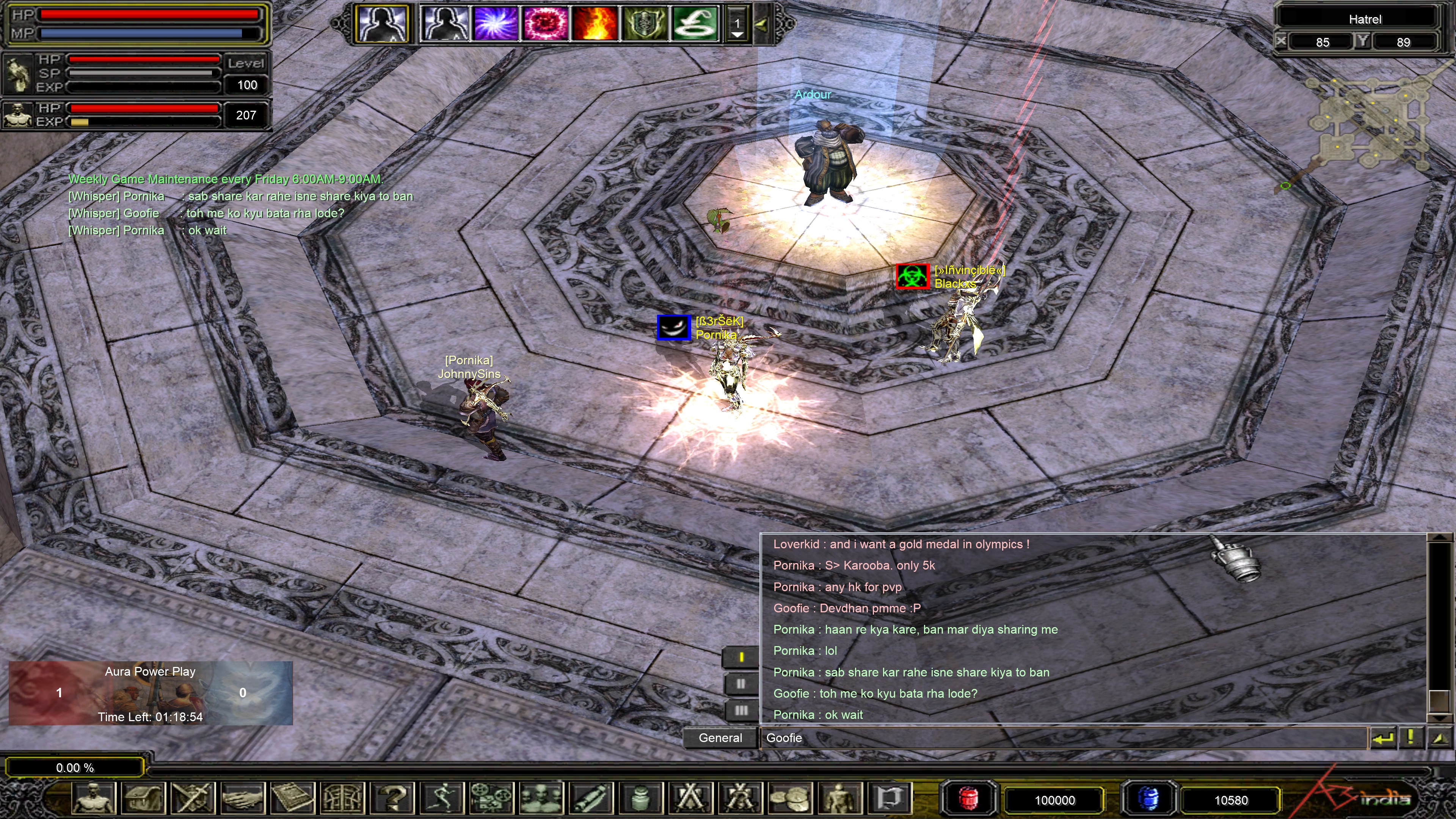
Task: Select the green wizard hat skill
Action: (695, 24)
